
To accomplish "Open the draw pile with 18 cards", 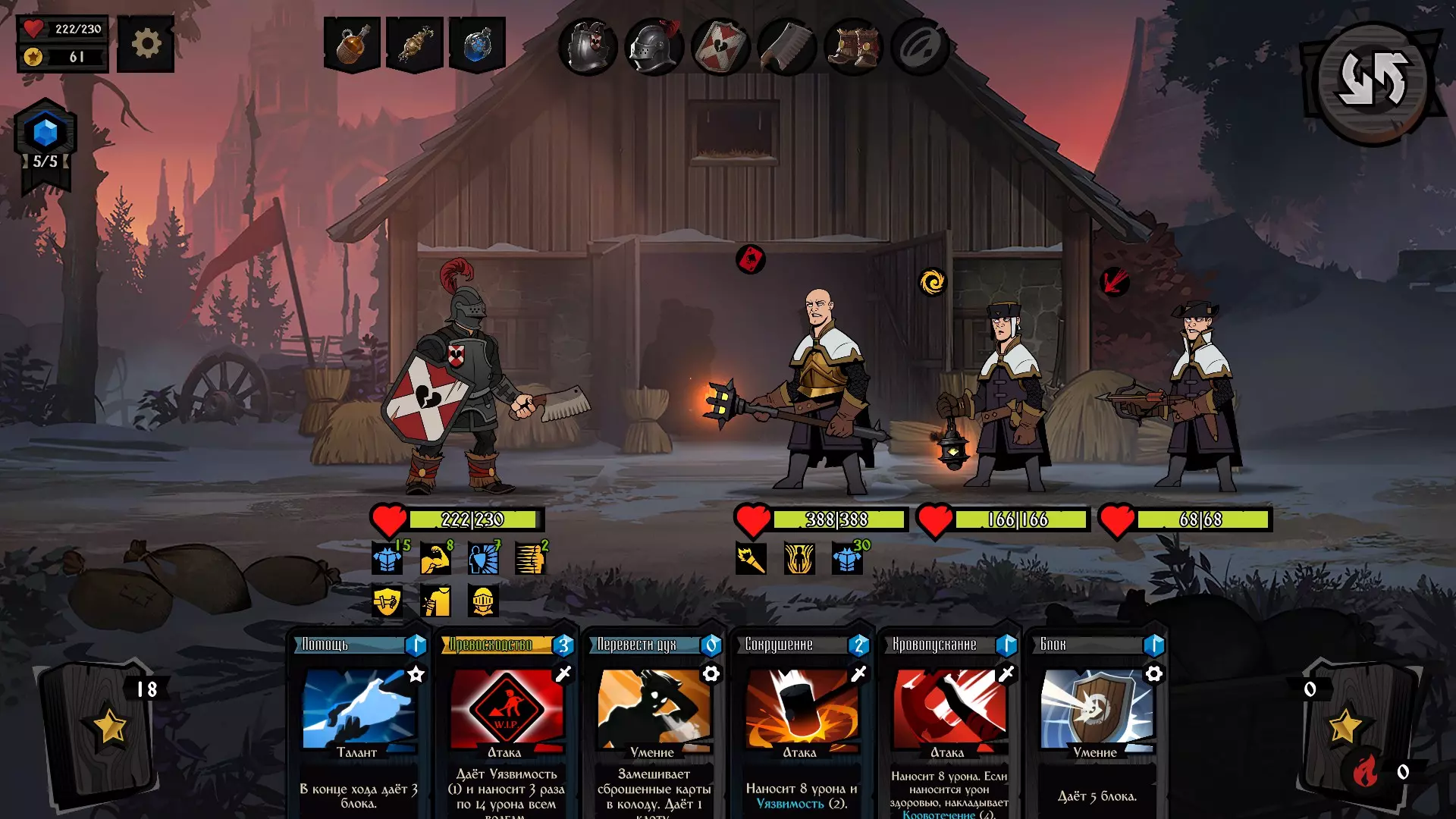I will pos(102,728).
